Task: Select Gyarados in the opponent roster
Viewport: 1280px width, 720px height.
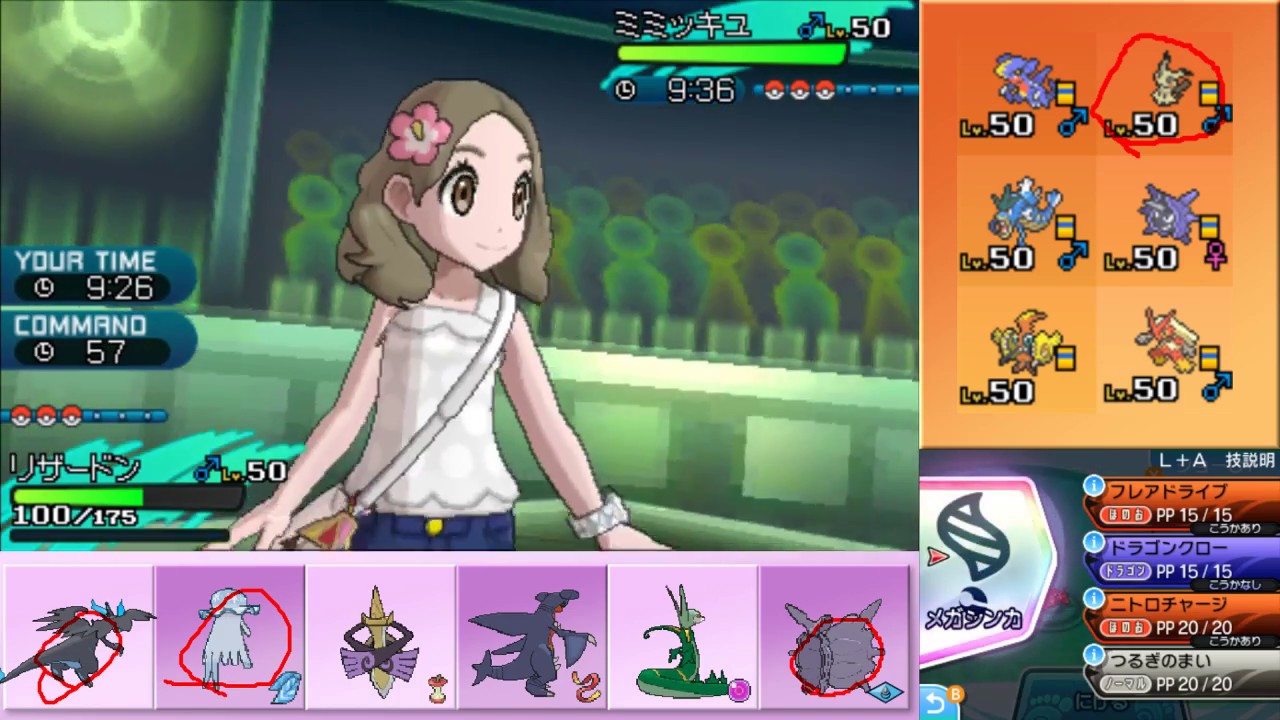Action: click(1020, 215)
